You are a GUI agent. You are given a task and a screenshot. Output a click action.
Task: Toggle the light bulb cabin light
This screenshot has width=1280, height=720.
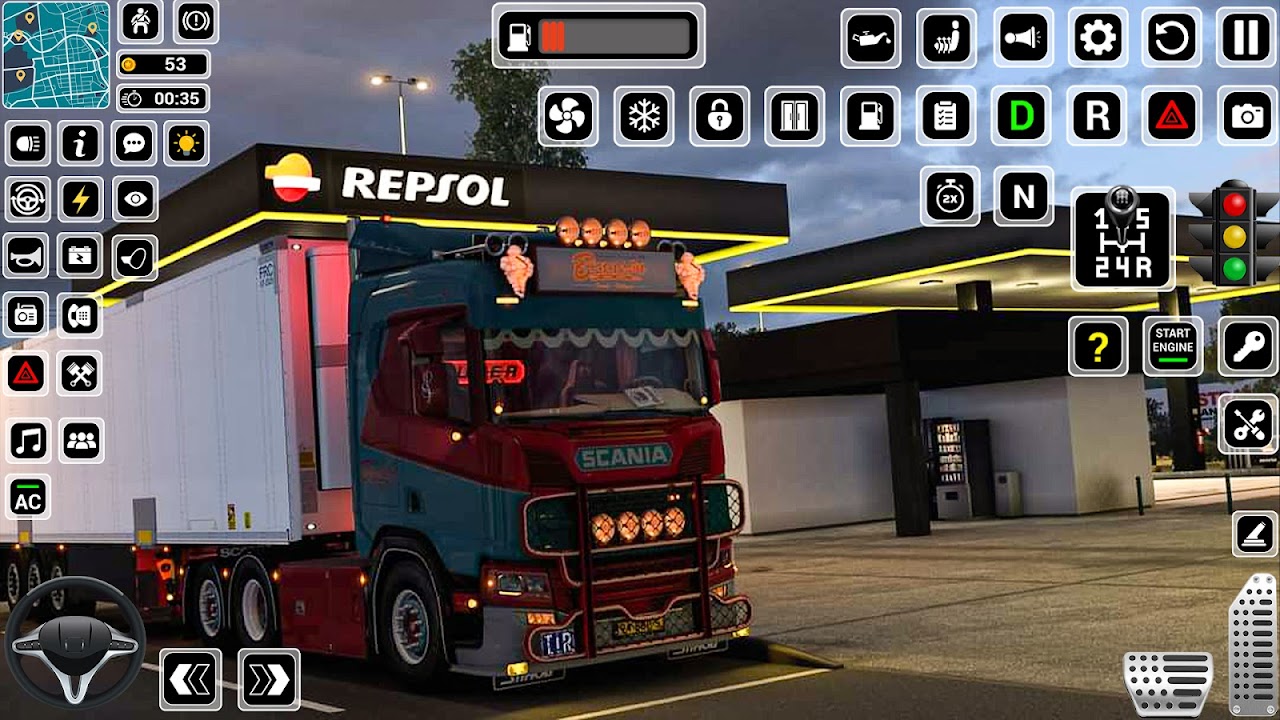click(187, 144)
